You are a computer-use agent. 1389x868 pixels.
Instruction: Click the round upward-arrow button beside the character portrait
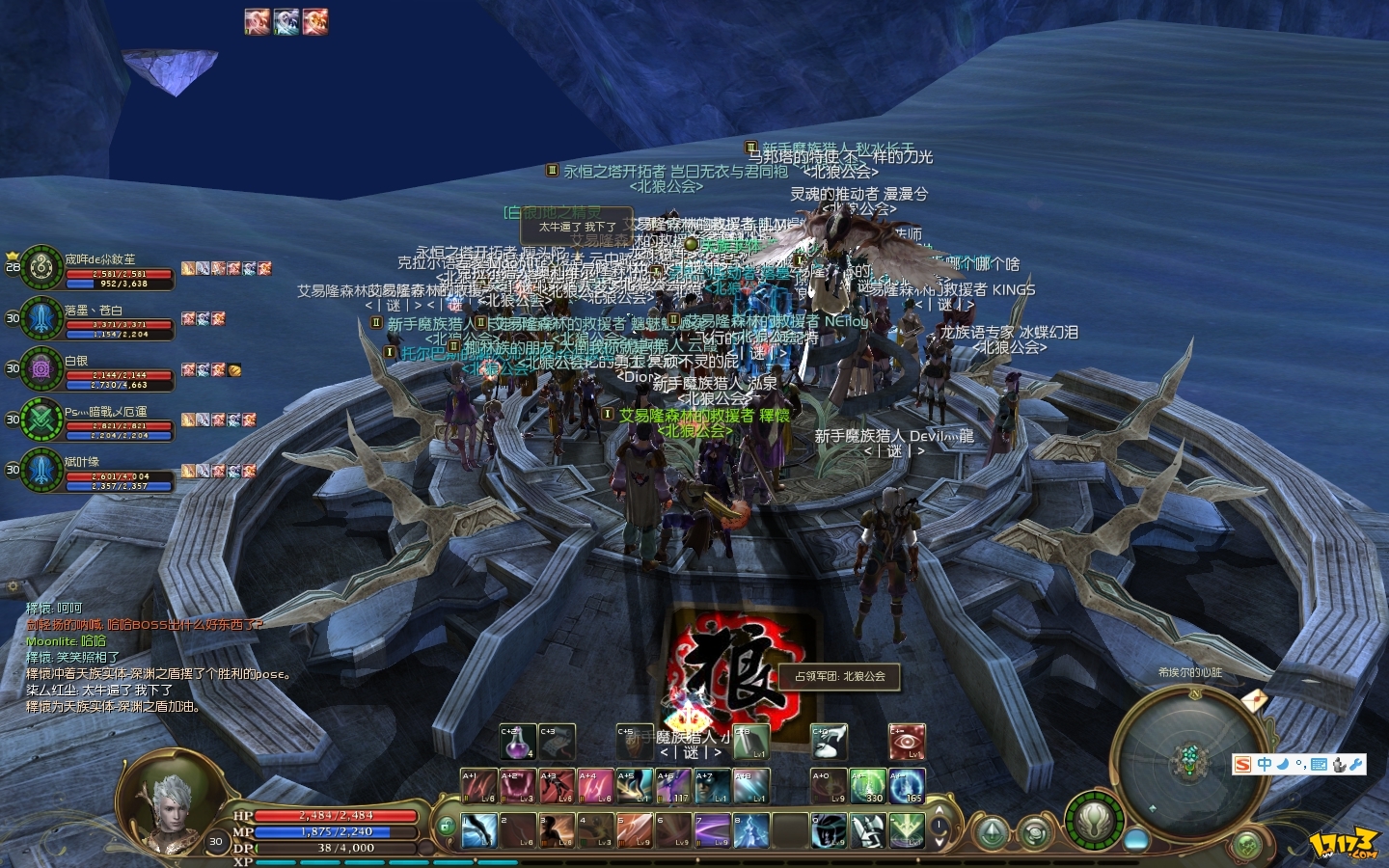pyautogui.click(x=992, y=831)
